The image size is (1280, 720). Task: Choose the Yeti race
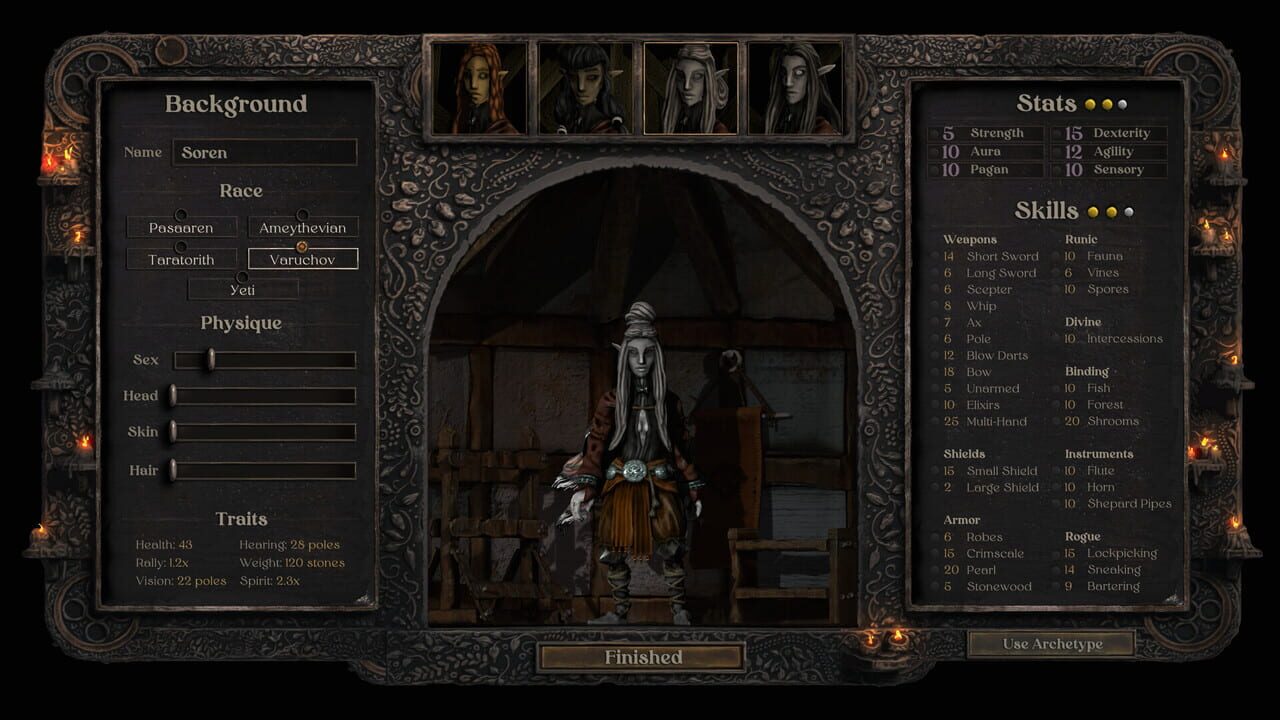[243, 288]
